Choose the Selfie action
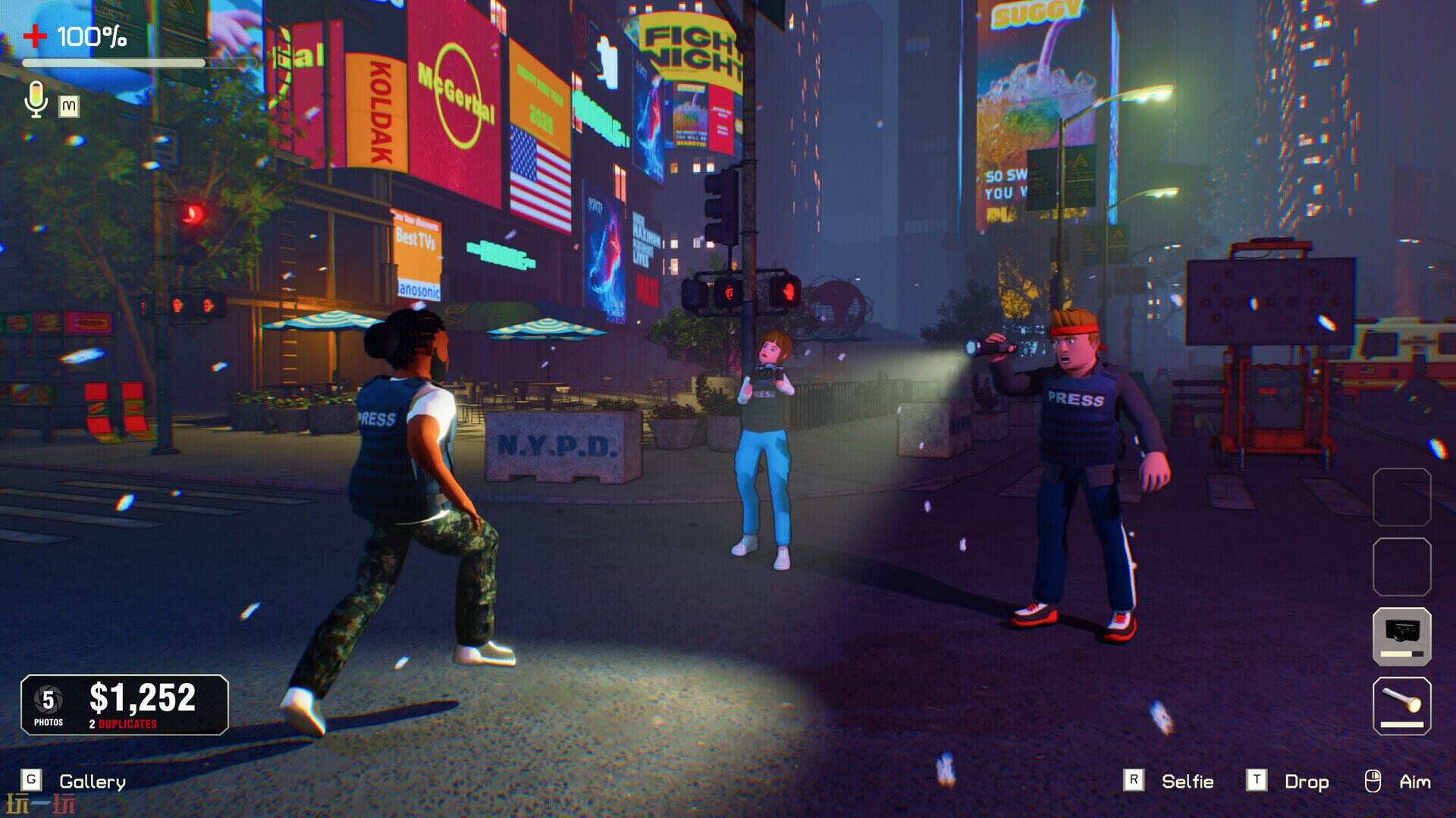This screenshot has width=1456, height=818. (1187, 782)
